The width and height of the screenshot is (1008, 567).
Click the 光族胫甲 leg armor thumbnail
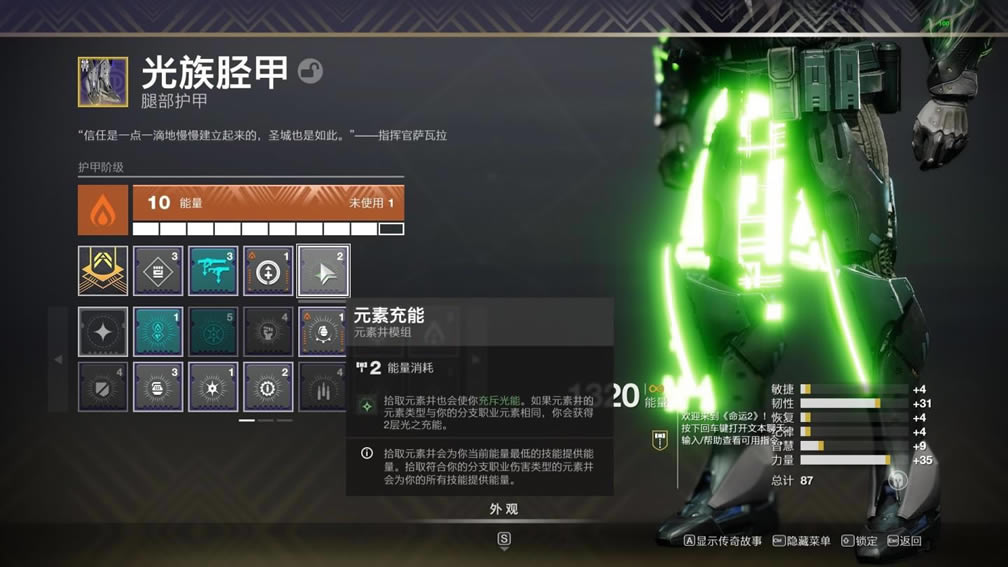tap(103, 81)
